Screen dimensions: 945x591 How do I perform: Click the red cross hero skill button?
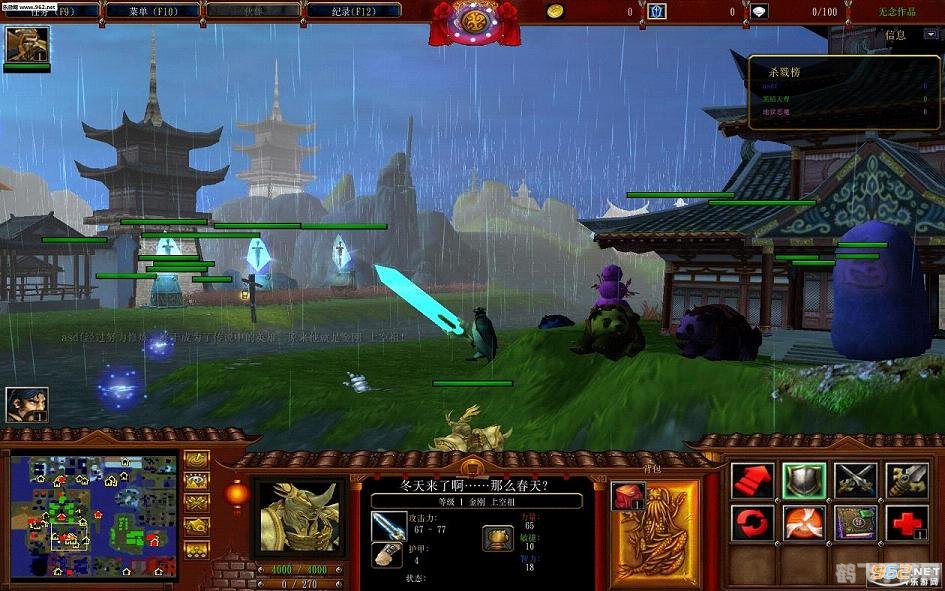point(907,523)
